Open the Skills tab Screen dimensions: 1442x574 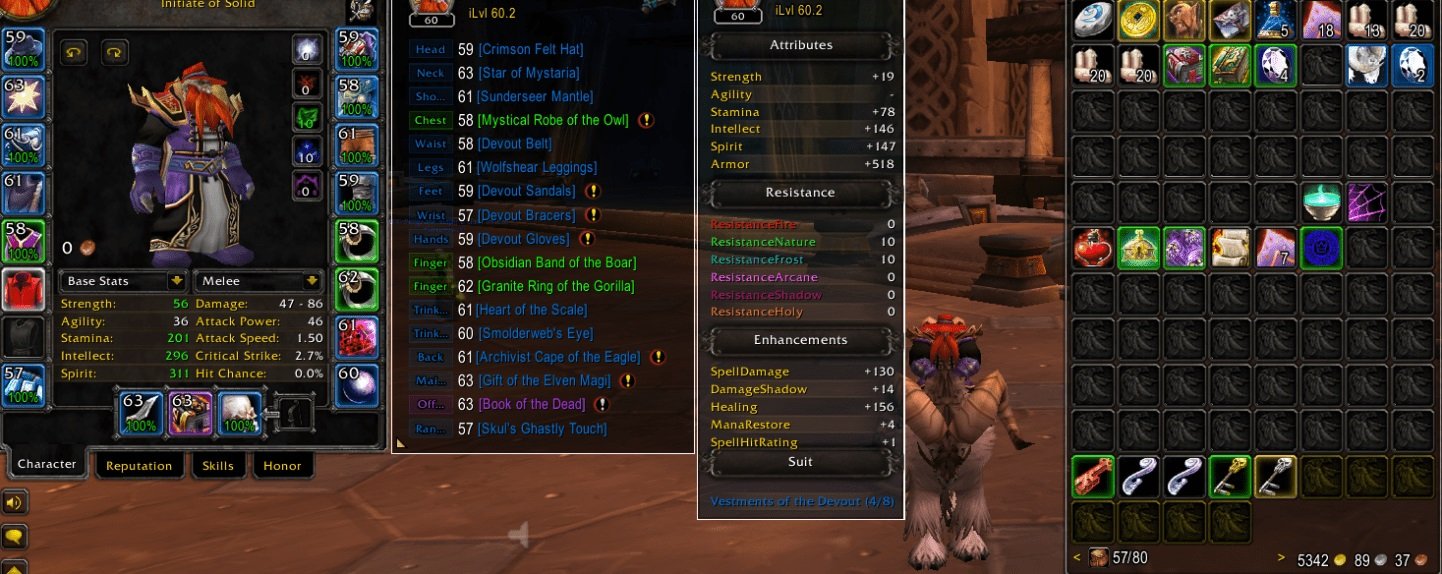[218, 466]
